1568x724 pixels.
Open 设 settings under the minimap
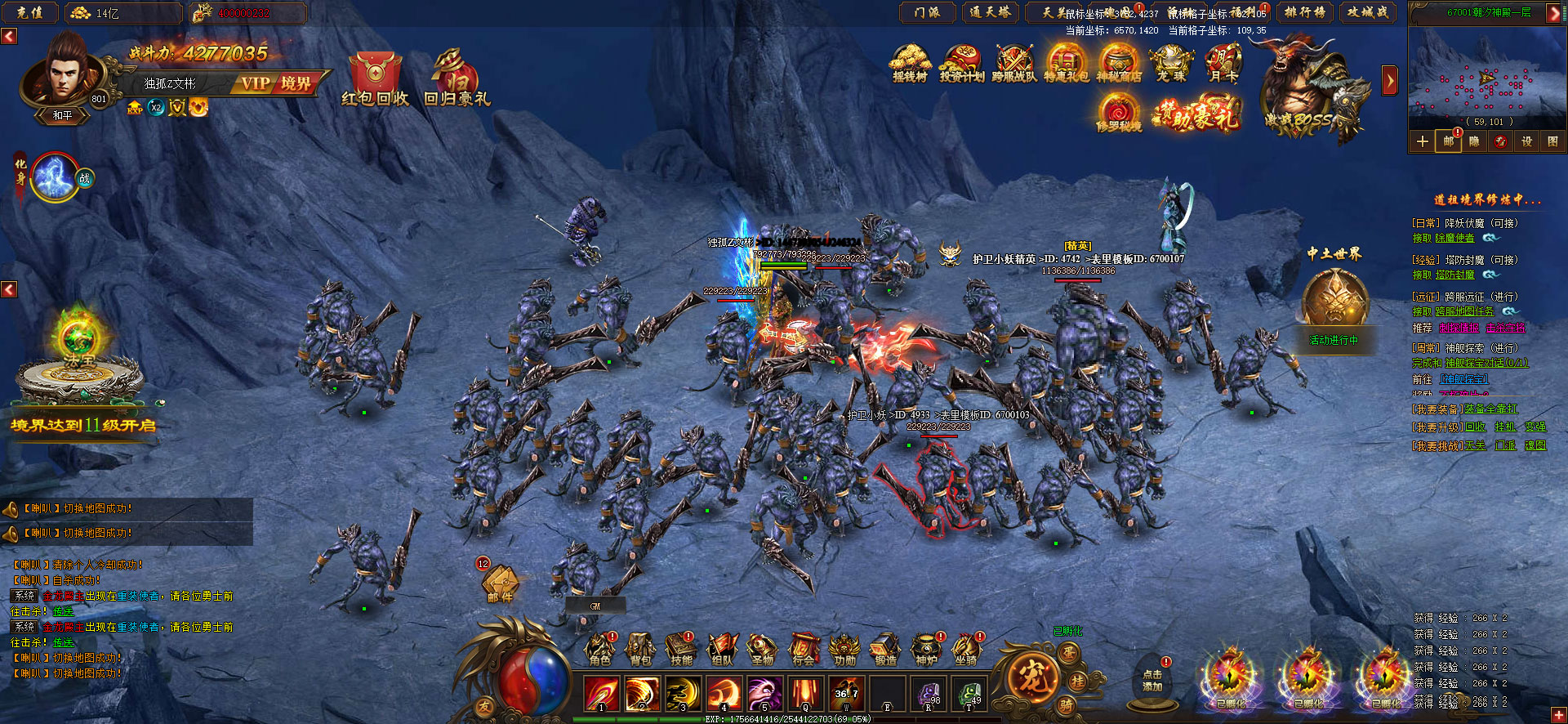pos(1526,141)
